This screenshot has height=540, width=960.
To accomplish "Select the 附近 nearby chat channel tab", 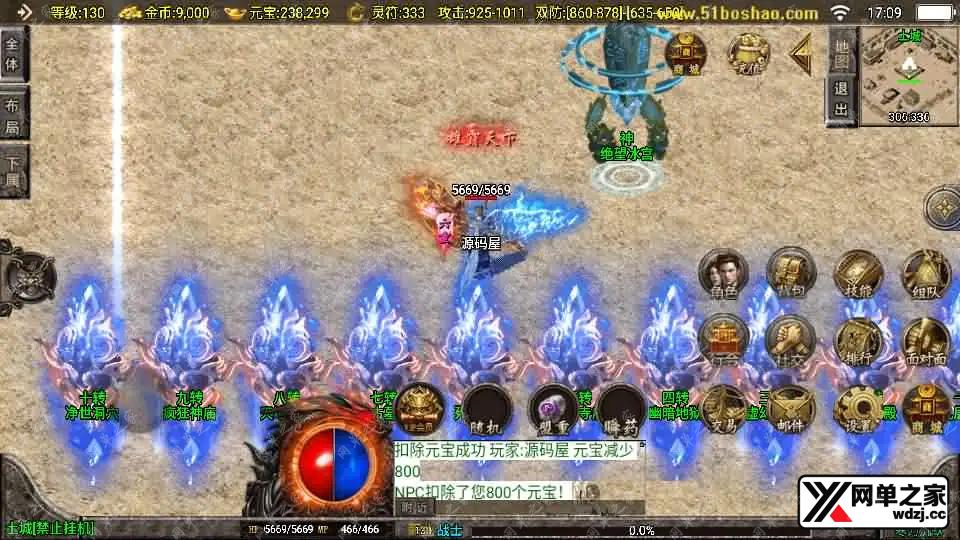I will click(414, 507).
